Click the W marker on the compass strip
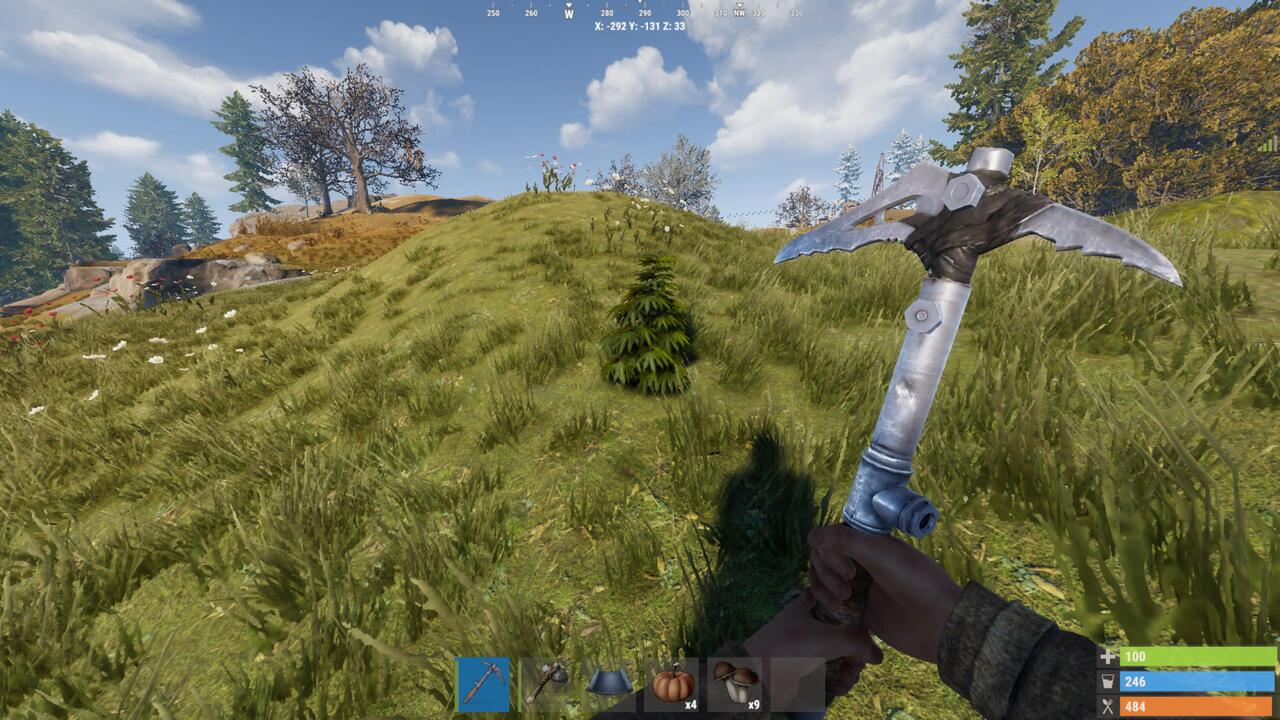 coord(570,13)
